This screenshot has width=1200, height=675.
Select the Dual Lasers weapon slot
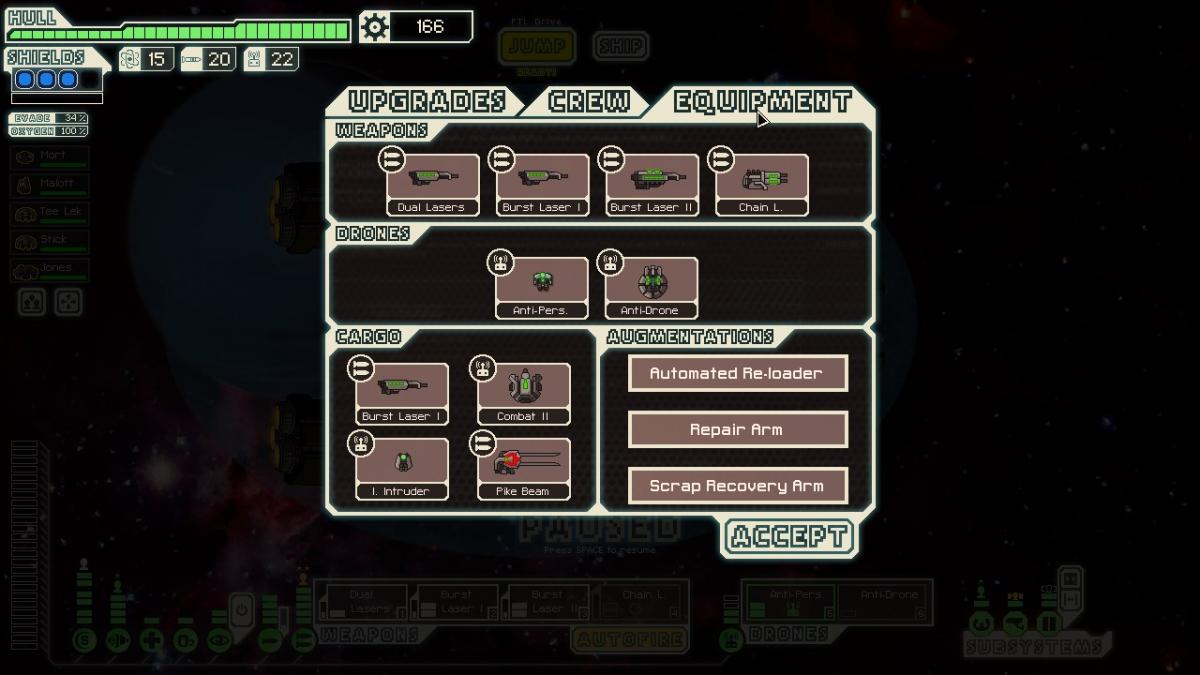[x=433, y=184]
